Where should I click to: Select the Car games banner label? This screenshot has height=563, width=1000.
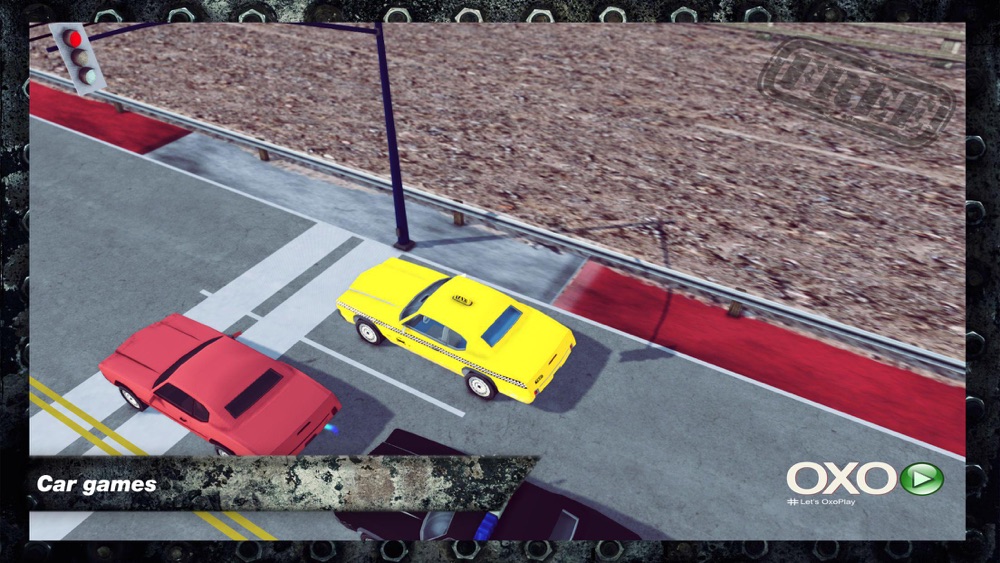(97, 484)
